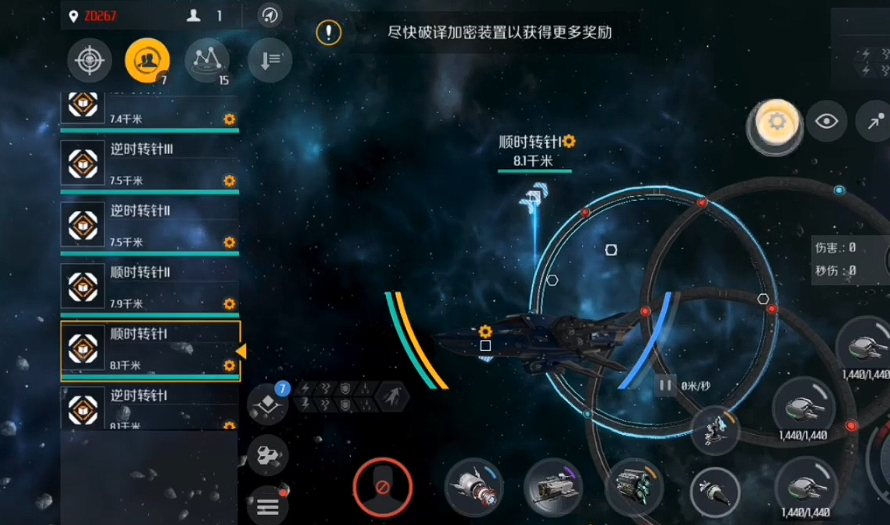
Task: Activate the thruster propulsion module
Action: pos(474,487)
